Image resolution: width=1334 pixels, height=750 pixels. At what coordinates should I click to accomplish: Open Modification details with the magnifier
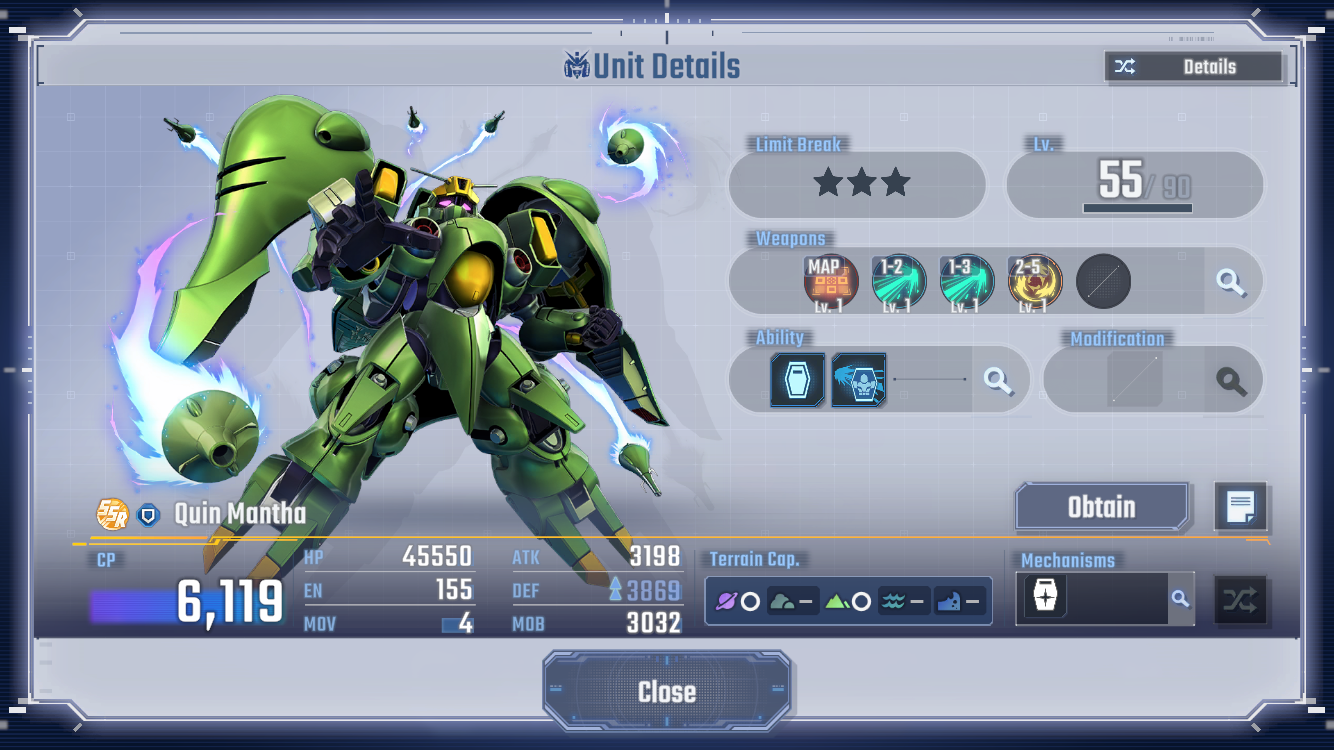click(x=1230, y=380)
